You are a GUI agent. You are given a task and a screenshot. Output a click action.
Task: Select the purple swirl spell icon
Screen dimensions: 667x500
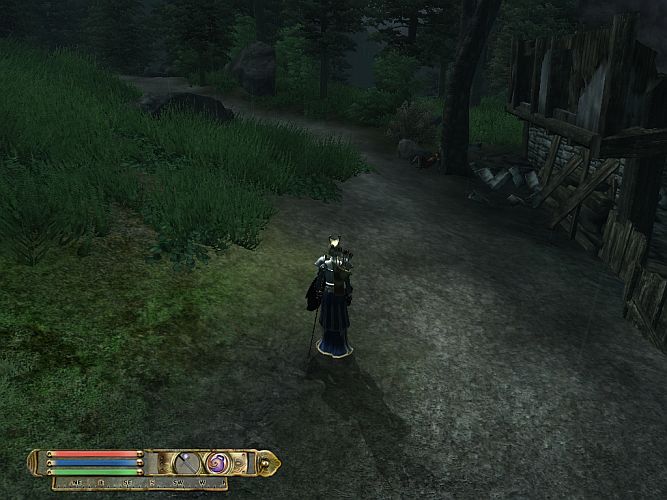pyautogui.click(x=218, y=463)
